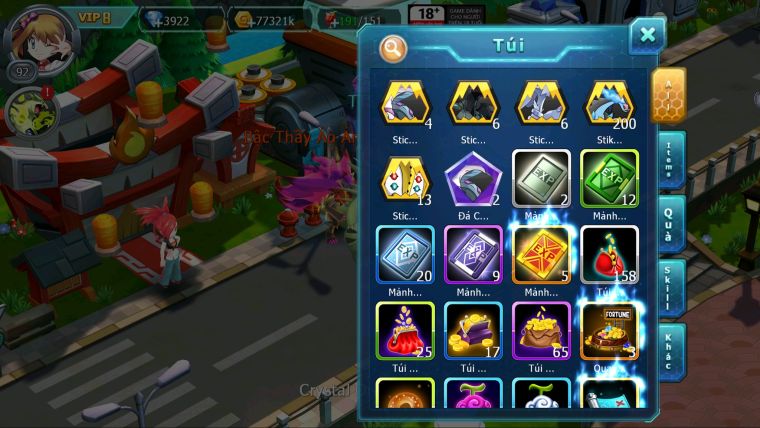Choose the brown gold sack with 65
760x428 pixels.
pos(541,330)
